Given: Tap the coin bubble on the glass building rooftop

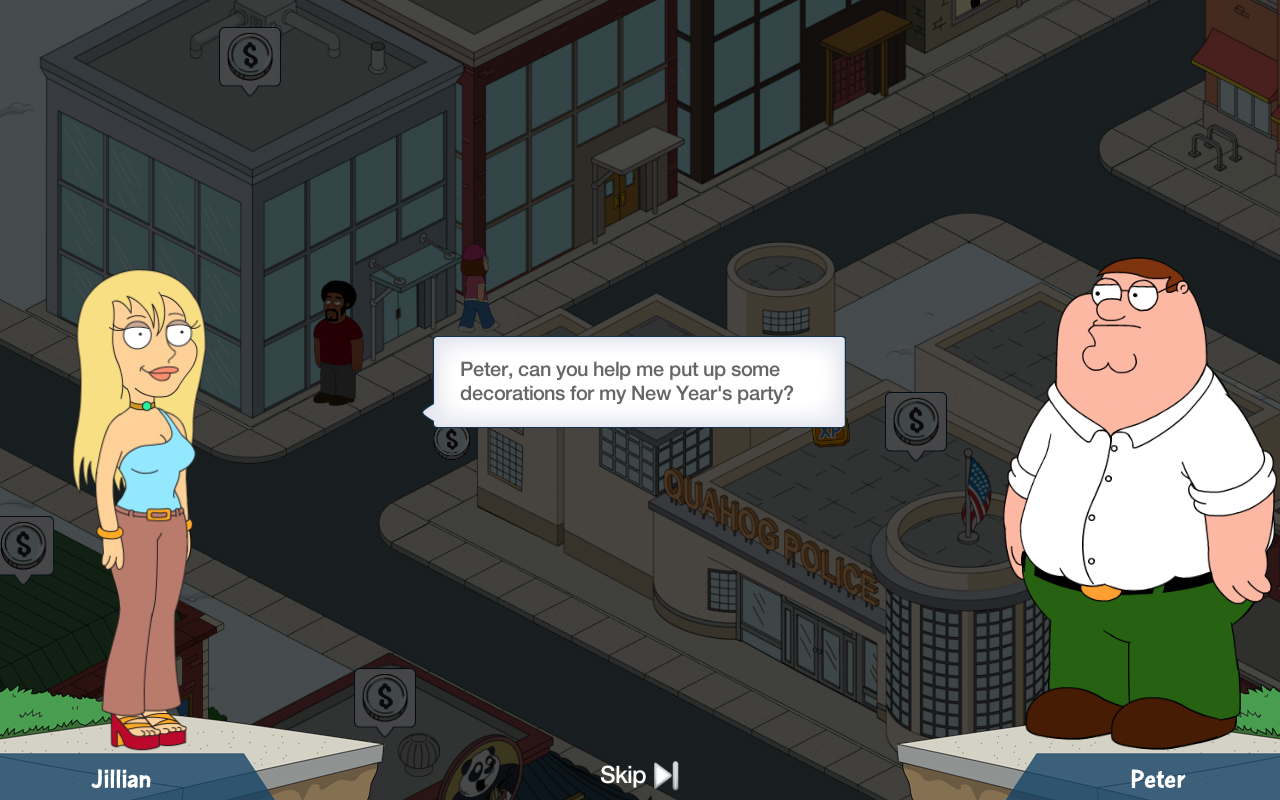Looking at the screenshot, I should coord(250,56).
